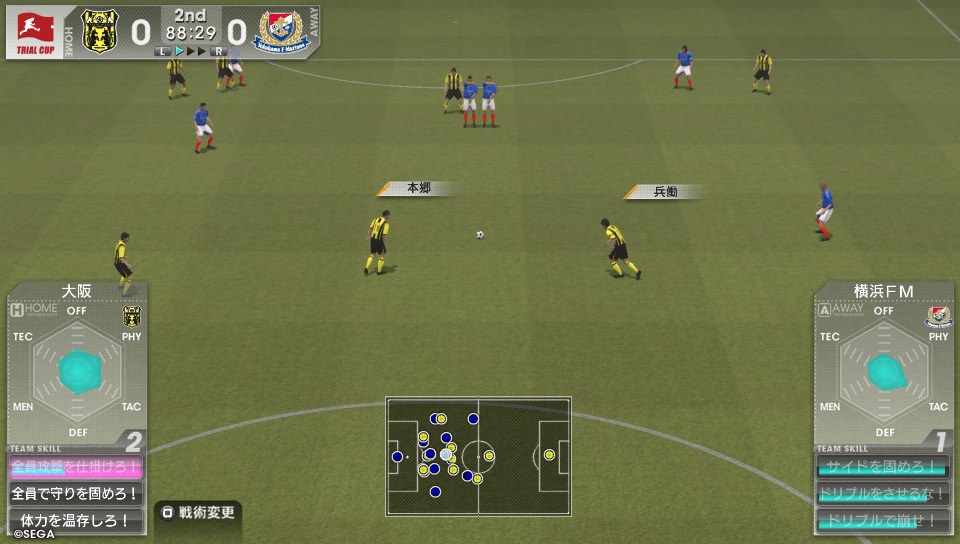Click the ドリブルをさせるな！ away team skill
960x544 pixels.
pos(883,494)
